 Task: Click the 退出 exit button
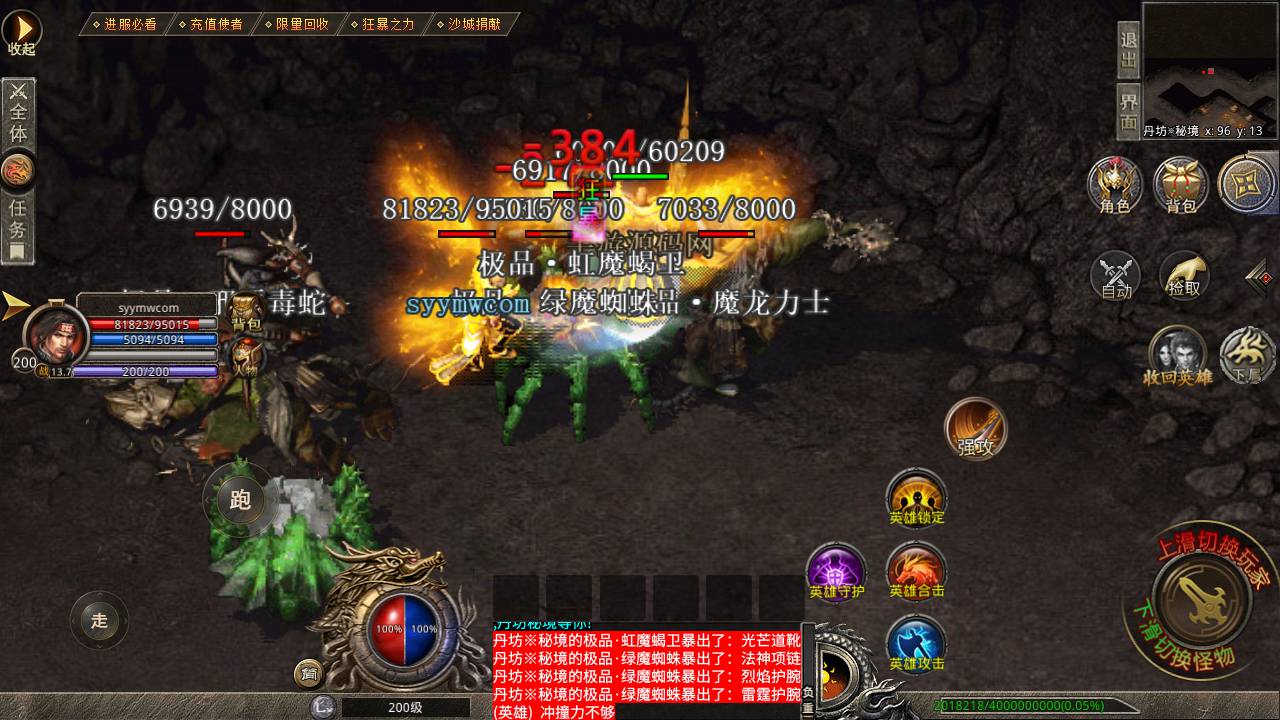click(1129, 50)
